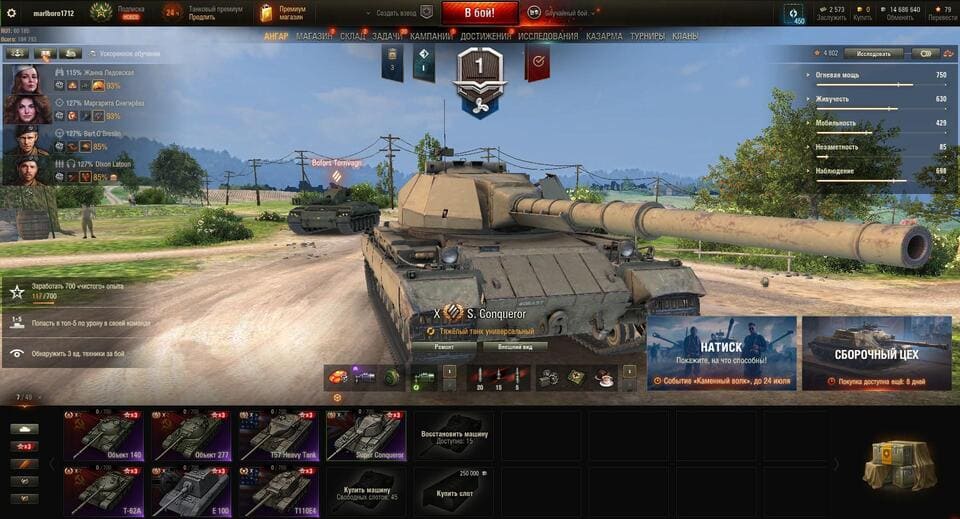
Task: Choose the E 100 tank card
Action: [192, 491]
